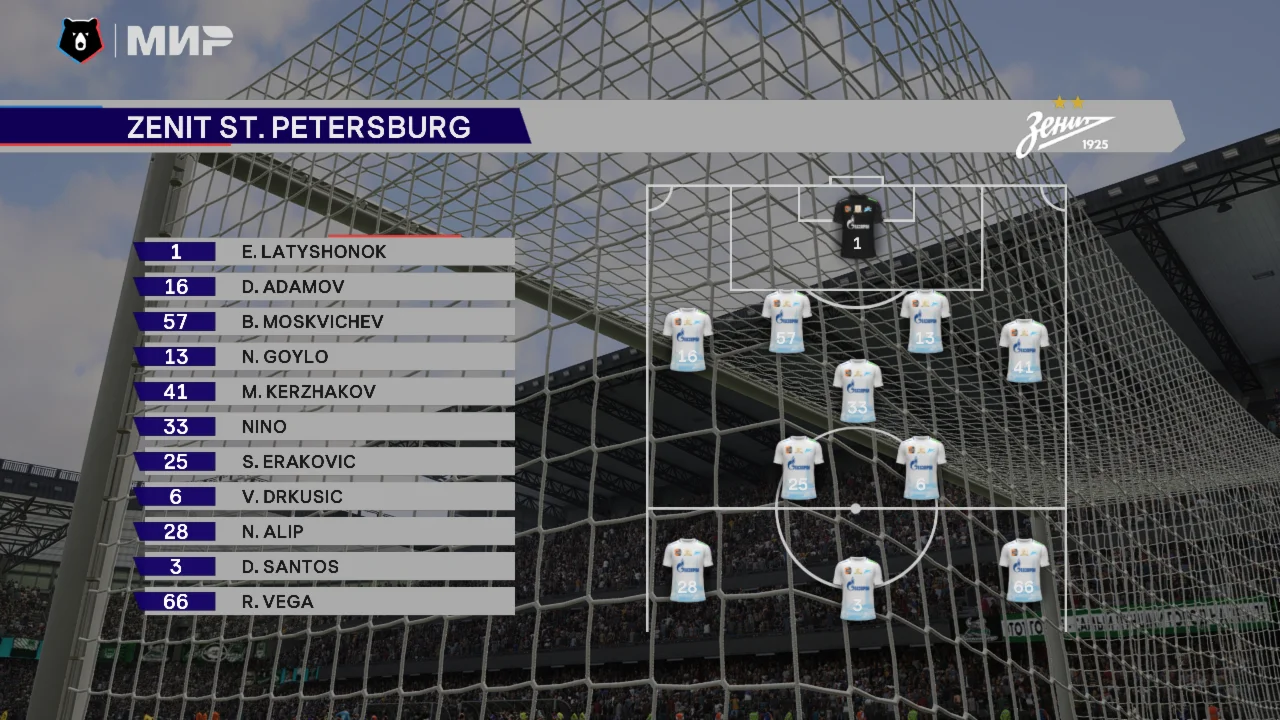Click B. Moskvichev's lineup row
Image resolution: width=1280 pixels, height=720 pixels.
pos(325,322)
